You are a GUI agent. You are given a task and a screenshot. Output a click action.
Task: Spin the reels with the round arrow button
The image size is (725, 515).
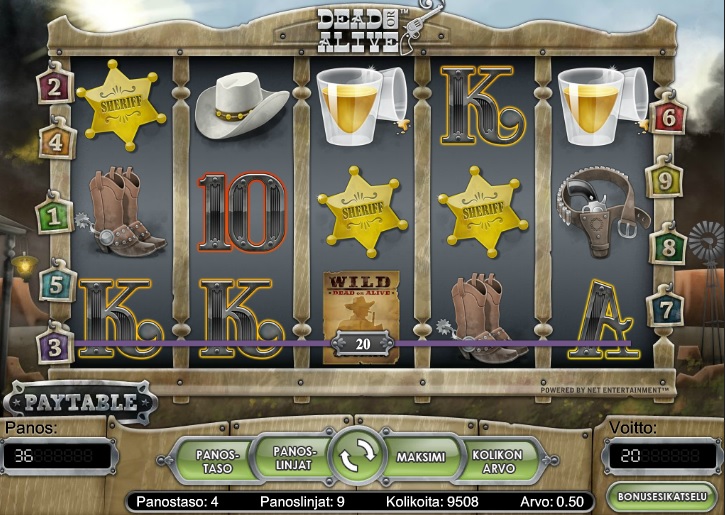tap(357, 459)
